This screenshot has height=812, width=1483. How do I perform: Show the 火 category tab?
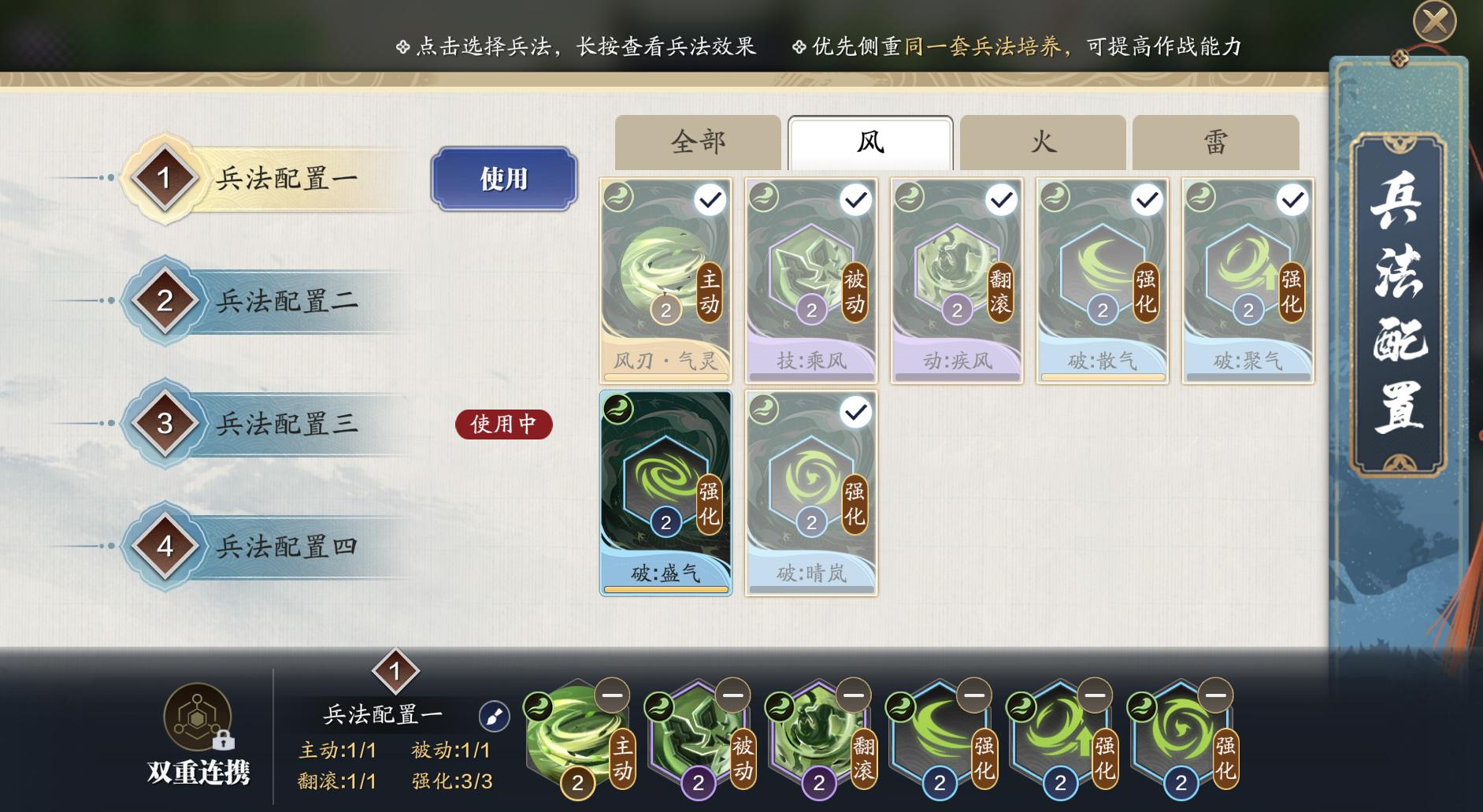pyautogui.click(x=1043, y=143)
